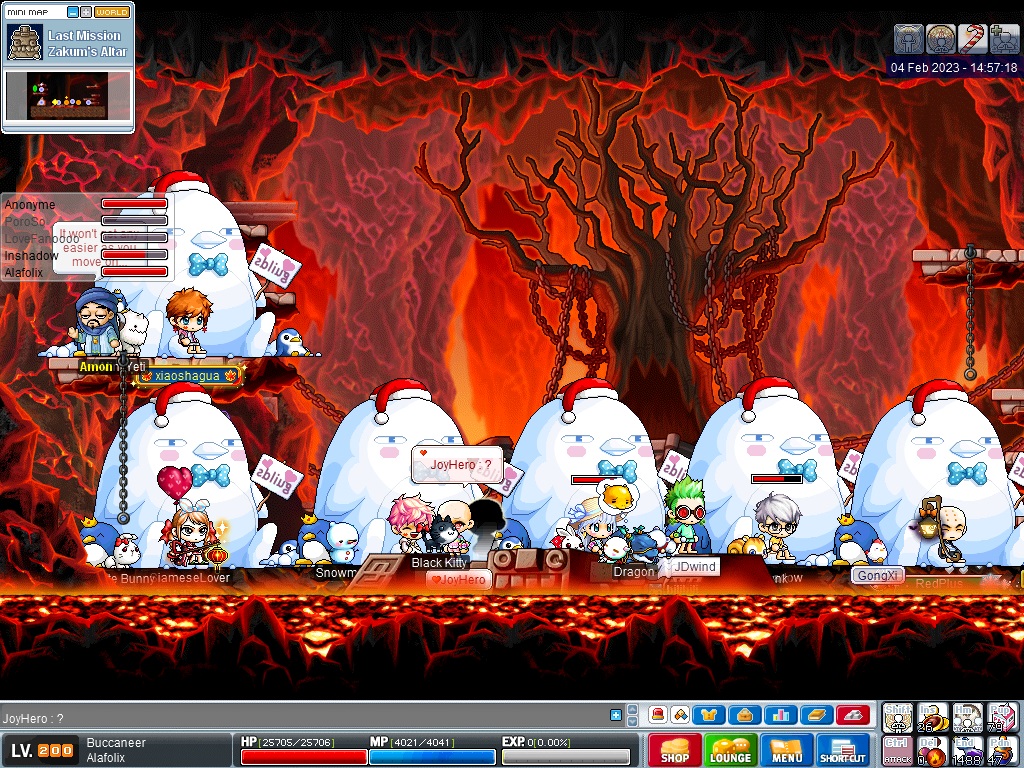Click the mini map preview
Image resolution: width=1024 pixels, height=768 pixels.
click(x=69, y=95)
